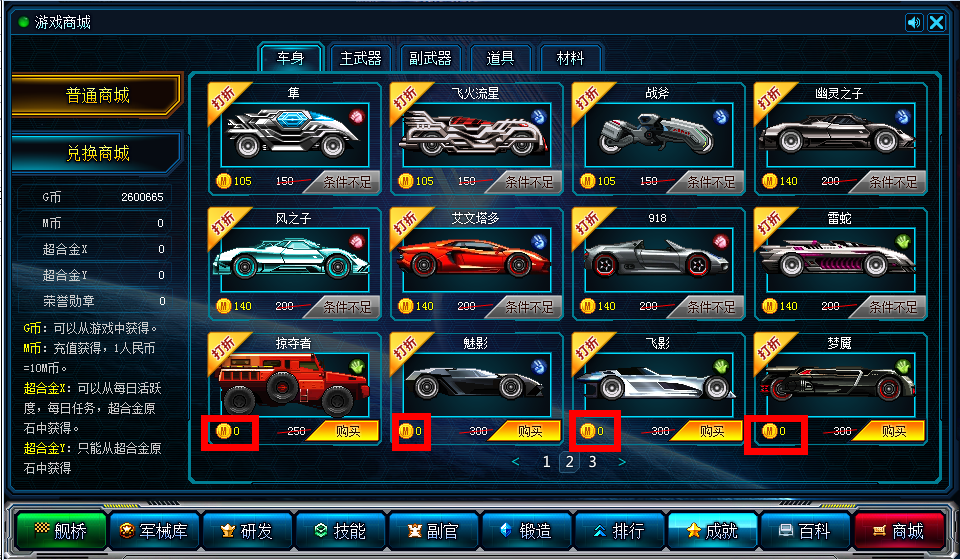The width and height of the screenshot is (960, 560).
Task: Show the 材料 tab
Action: tap(570, 58)
